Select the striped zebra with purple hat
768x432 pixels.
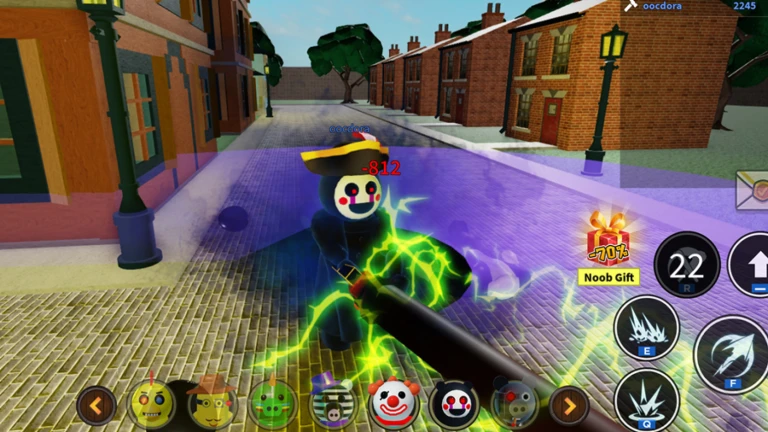click(x=333, y=404)
